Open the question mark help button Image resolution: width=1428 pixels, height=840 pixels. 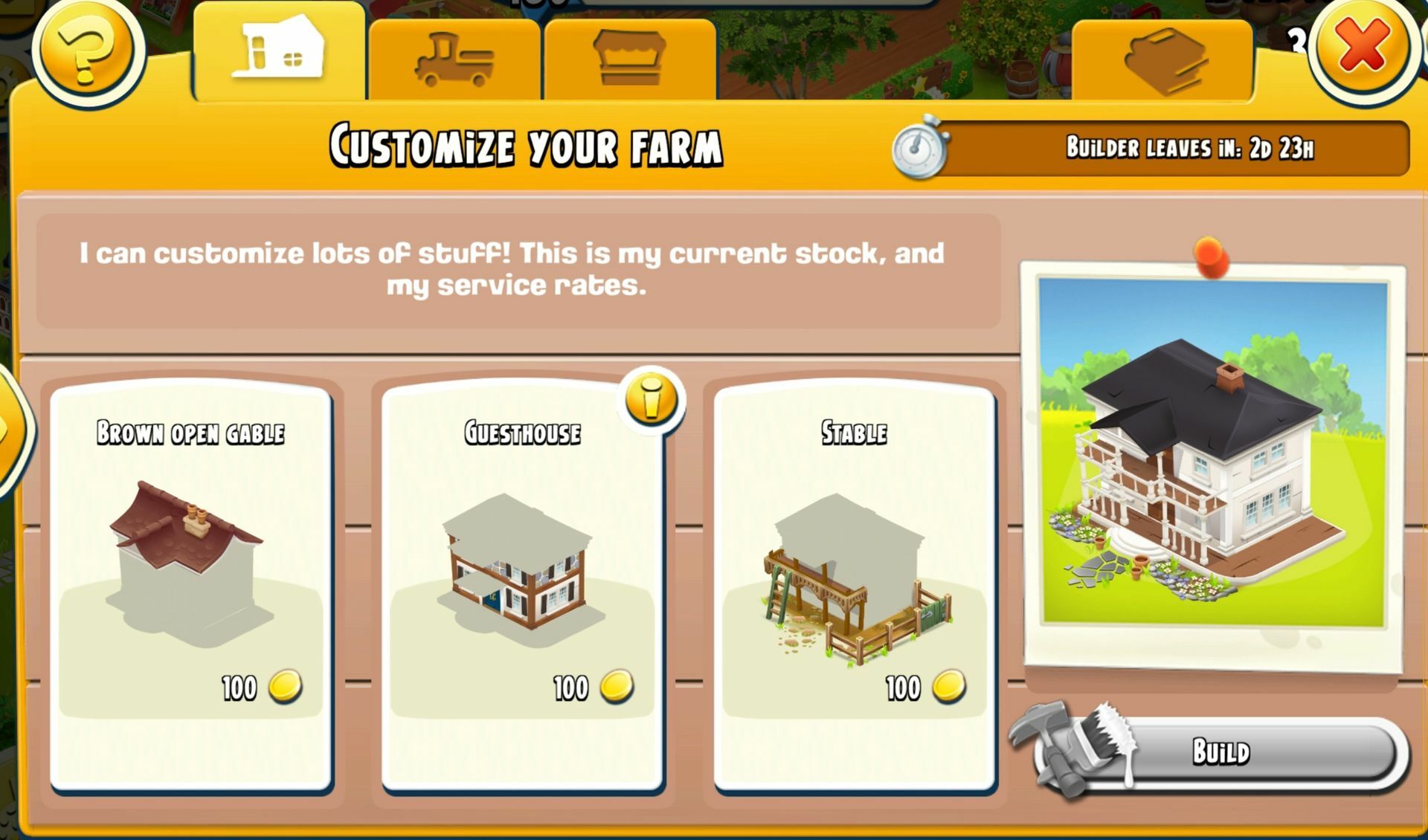click(86, 49)
